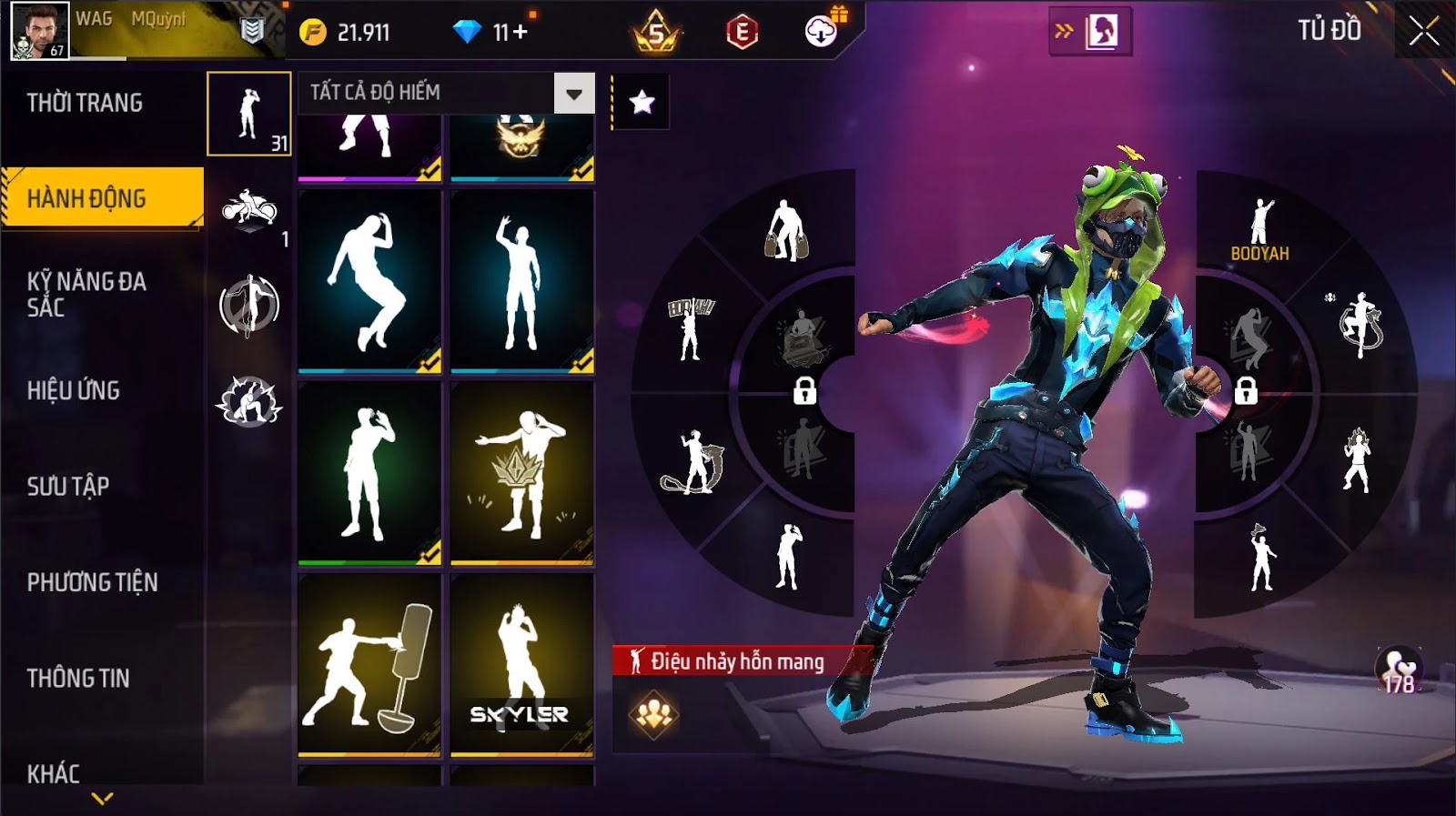Open the Thời Trang category

pyautogui.click(x=85, y=103)
